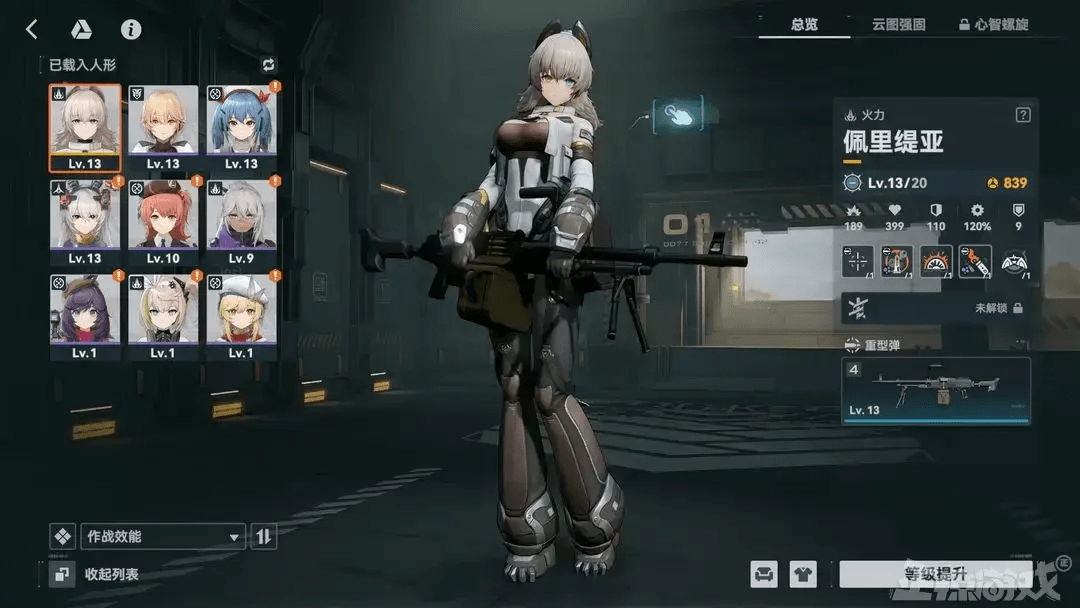Select the blonde doll with white cap
The image size is (1080, 608).
241,316
